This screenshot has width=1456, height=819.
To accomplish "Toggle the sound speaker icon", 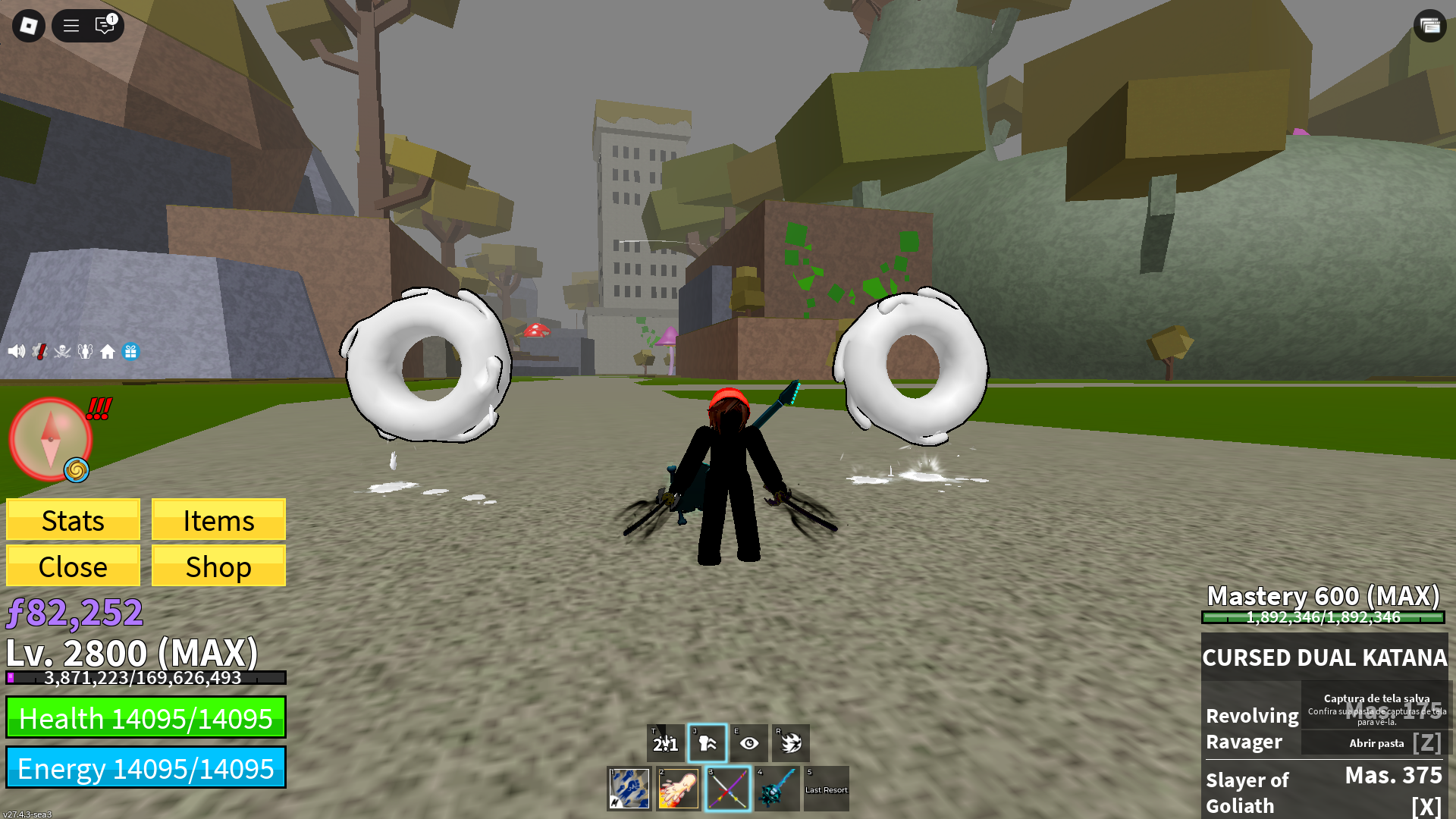I will point(16,351).
